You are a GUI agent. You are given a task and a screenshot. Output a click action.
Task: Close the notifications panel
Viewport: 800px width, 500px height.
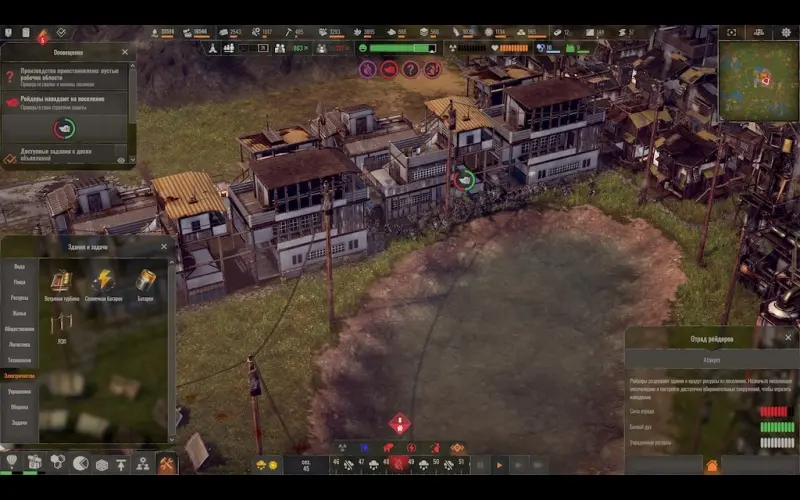[x=125, y=51]
